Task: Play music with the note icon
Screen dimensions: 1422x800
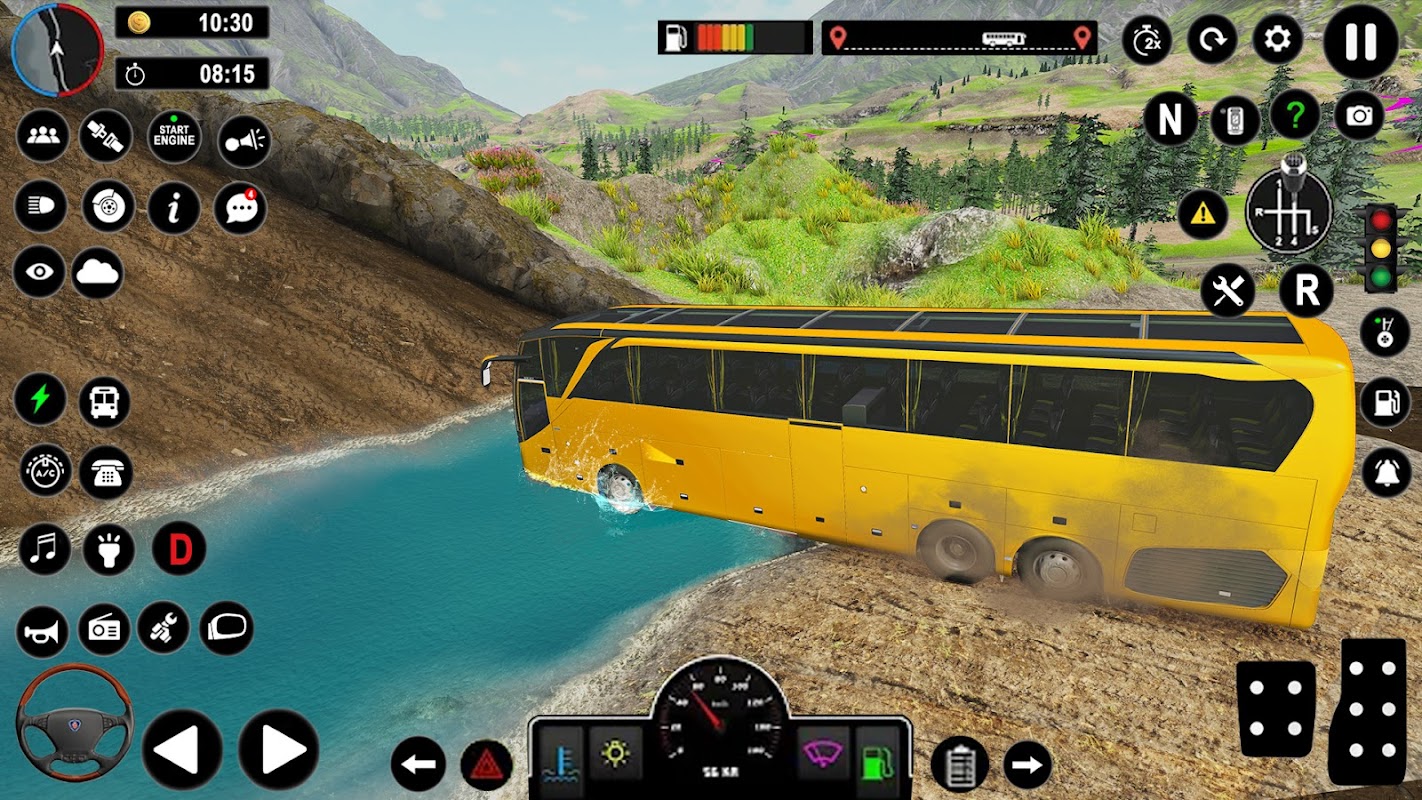Action: pos(44,549)
